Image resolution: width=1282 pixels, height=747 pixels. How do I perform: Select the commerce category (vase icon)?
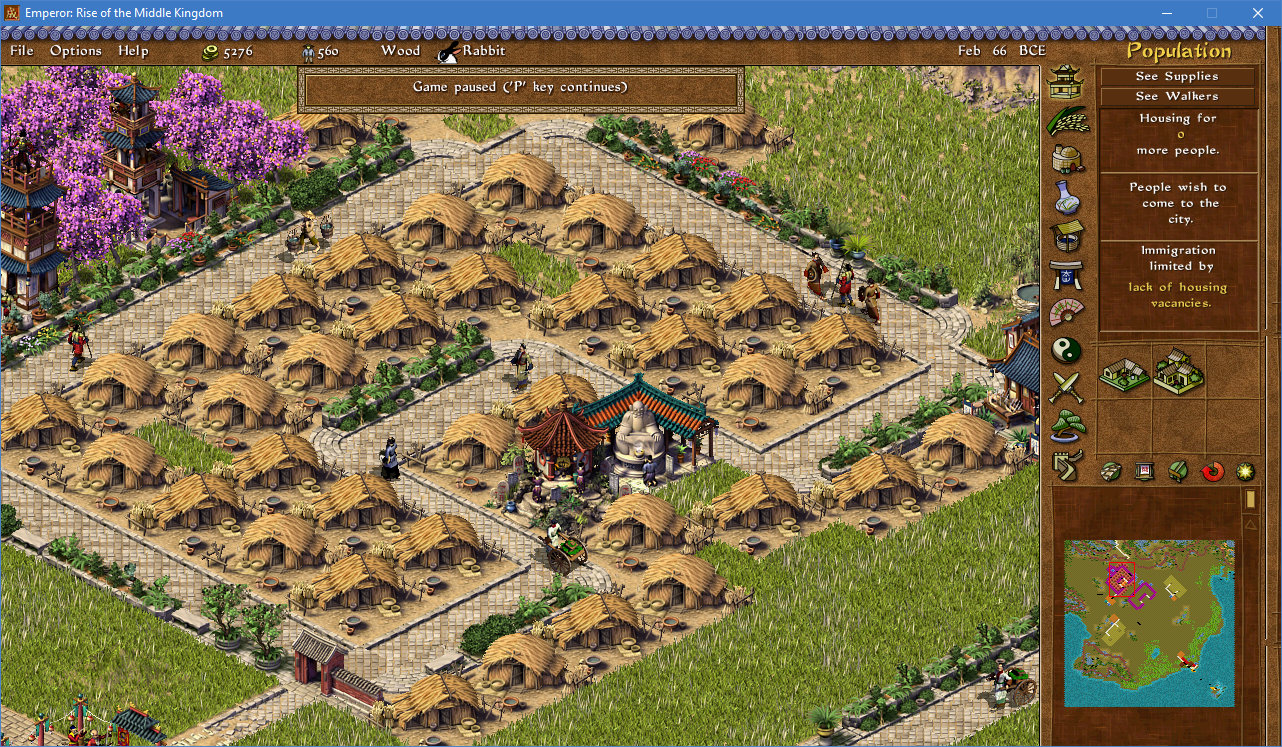[x=1066, y=195]
